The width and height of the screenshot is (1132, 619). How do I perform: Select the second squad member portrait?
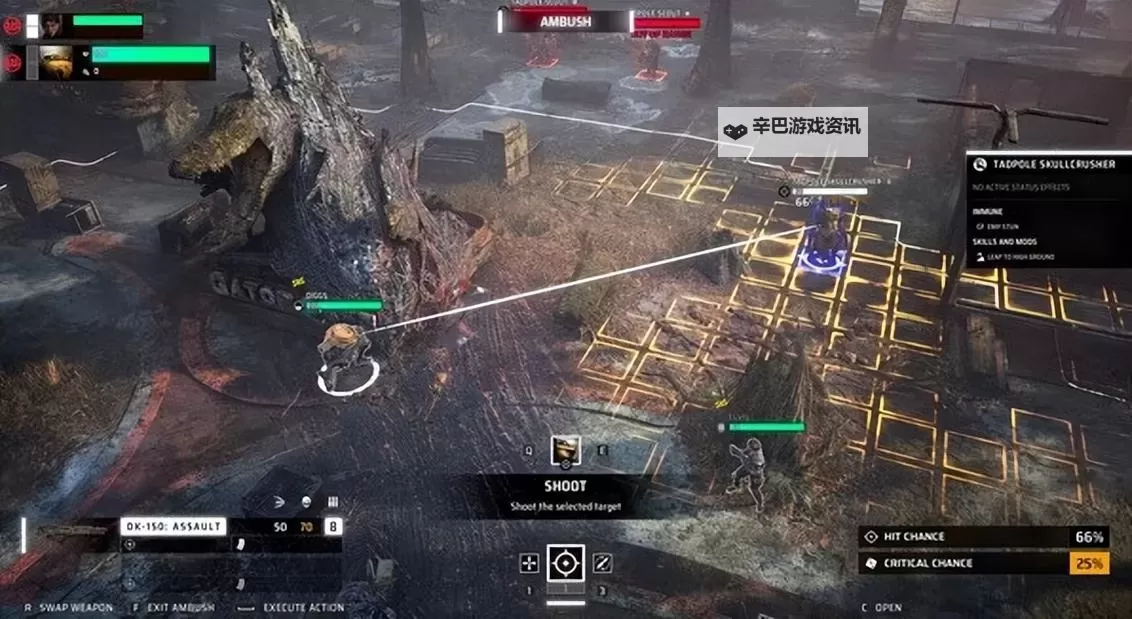click(x=55, y=62)
